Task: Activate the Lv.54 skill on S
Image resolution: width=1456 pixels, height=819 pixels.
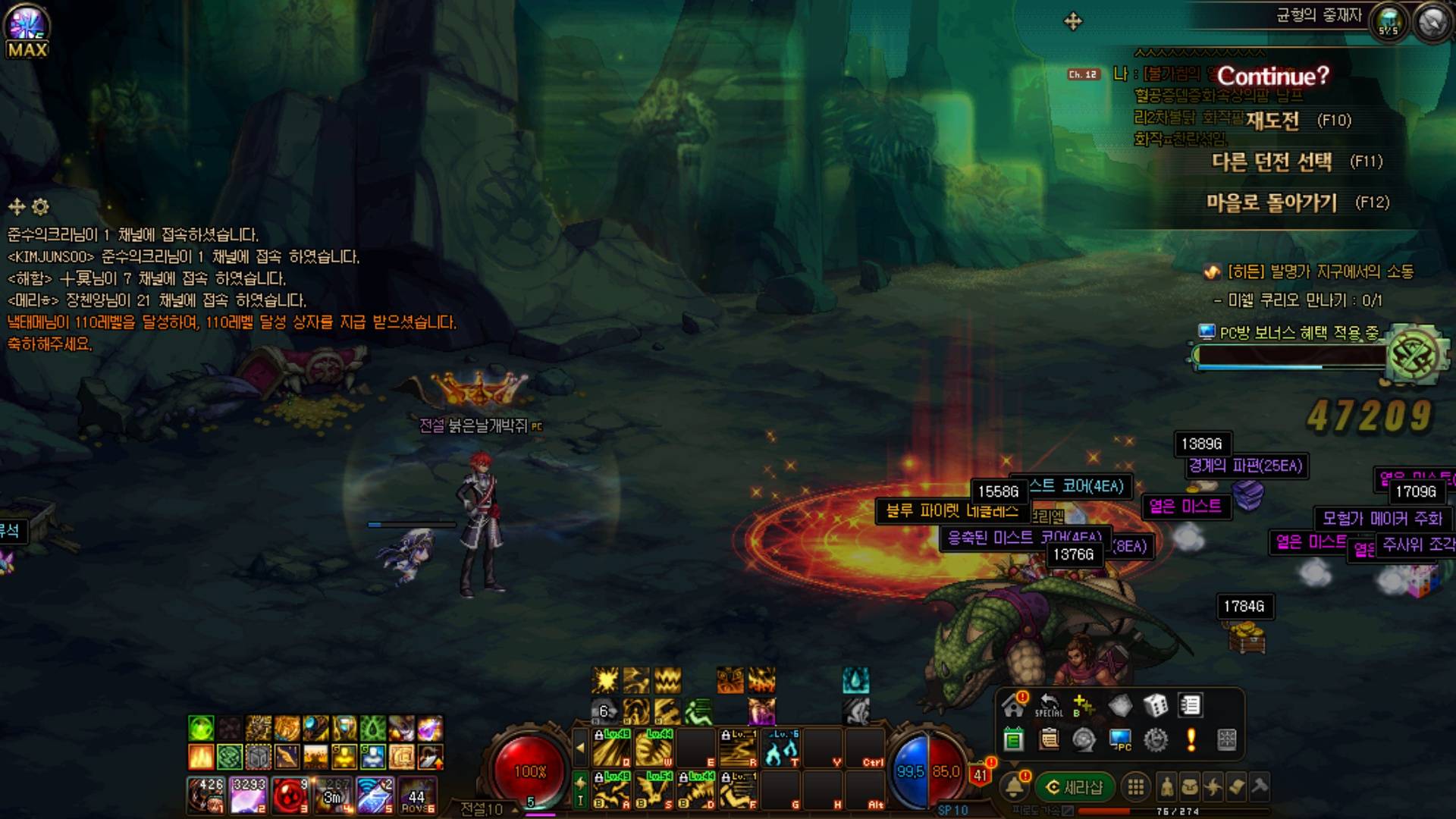Action: tap(653, 790)
